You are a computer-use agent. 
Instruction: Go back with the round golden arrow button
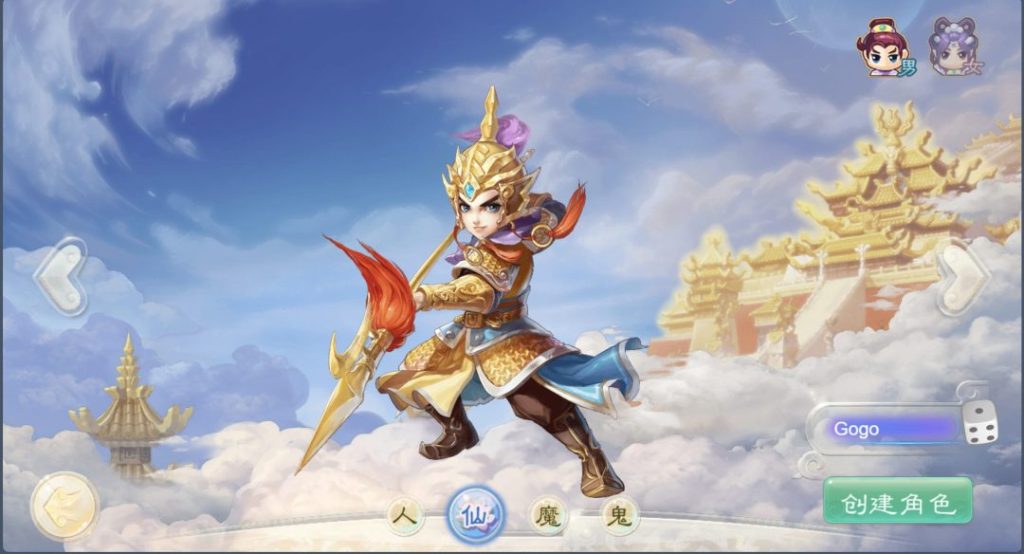click(64, 506)
